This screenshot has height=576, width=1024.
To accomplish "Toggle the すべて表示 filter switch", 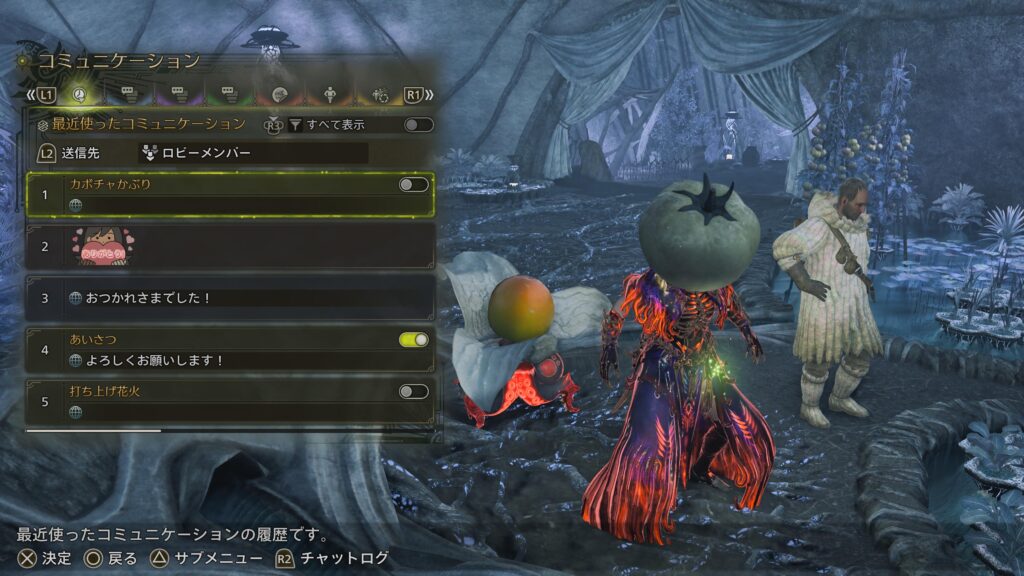I will click(x=417, y=125).
